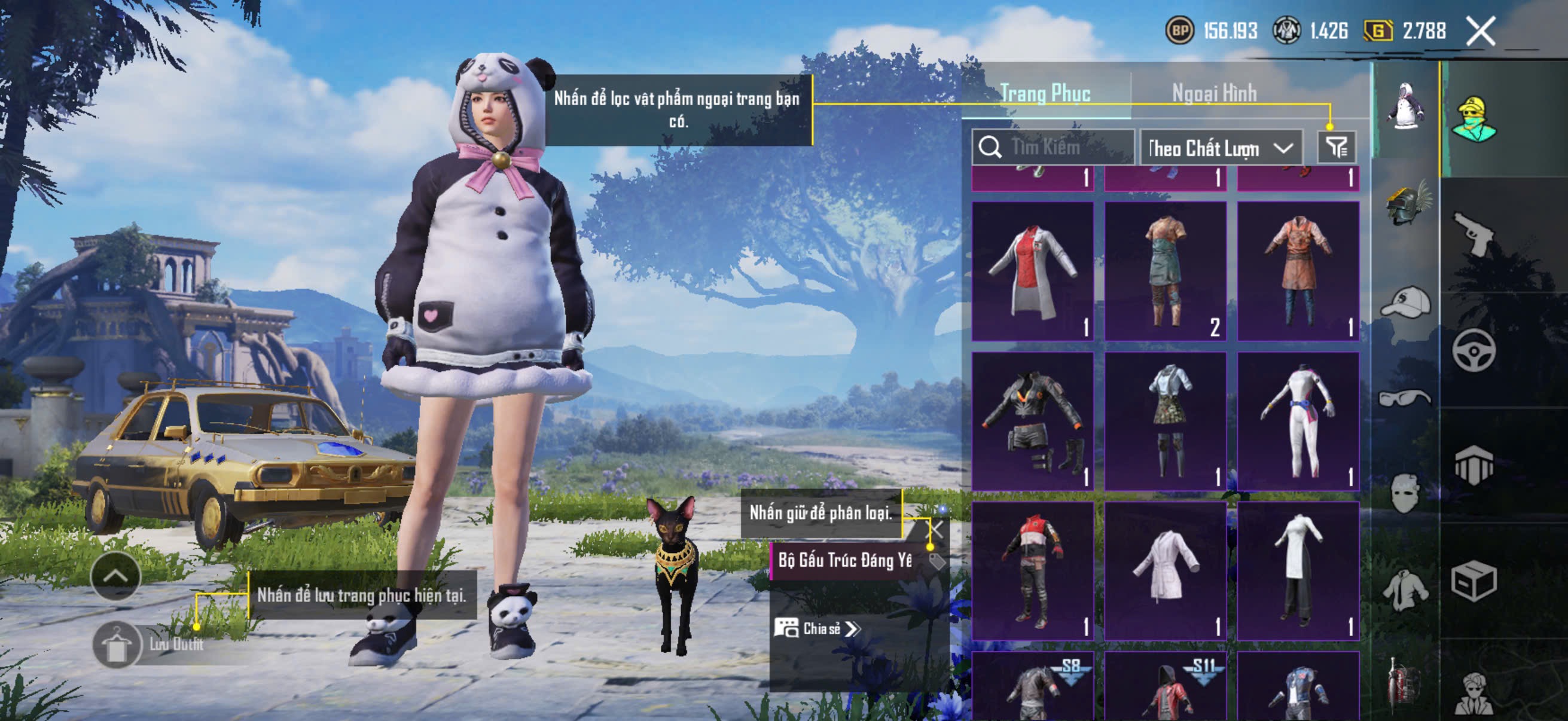Select the orange robe outfit
This screenshot has height=721, width=1568.
(1298, 270)
